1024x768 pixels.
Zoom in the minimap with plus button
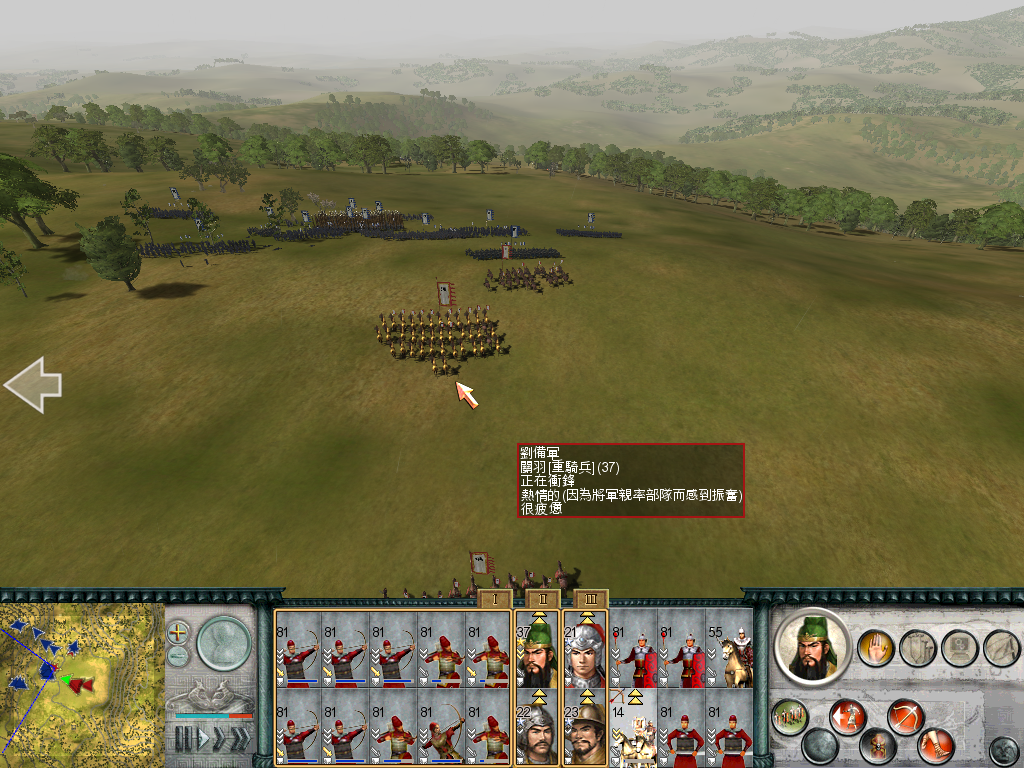[178, 632]
